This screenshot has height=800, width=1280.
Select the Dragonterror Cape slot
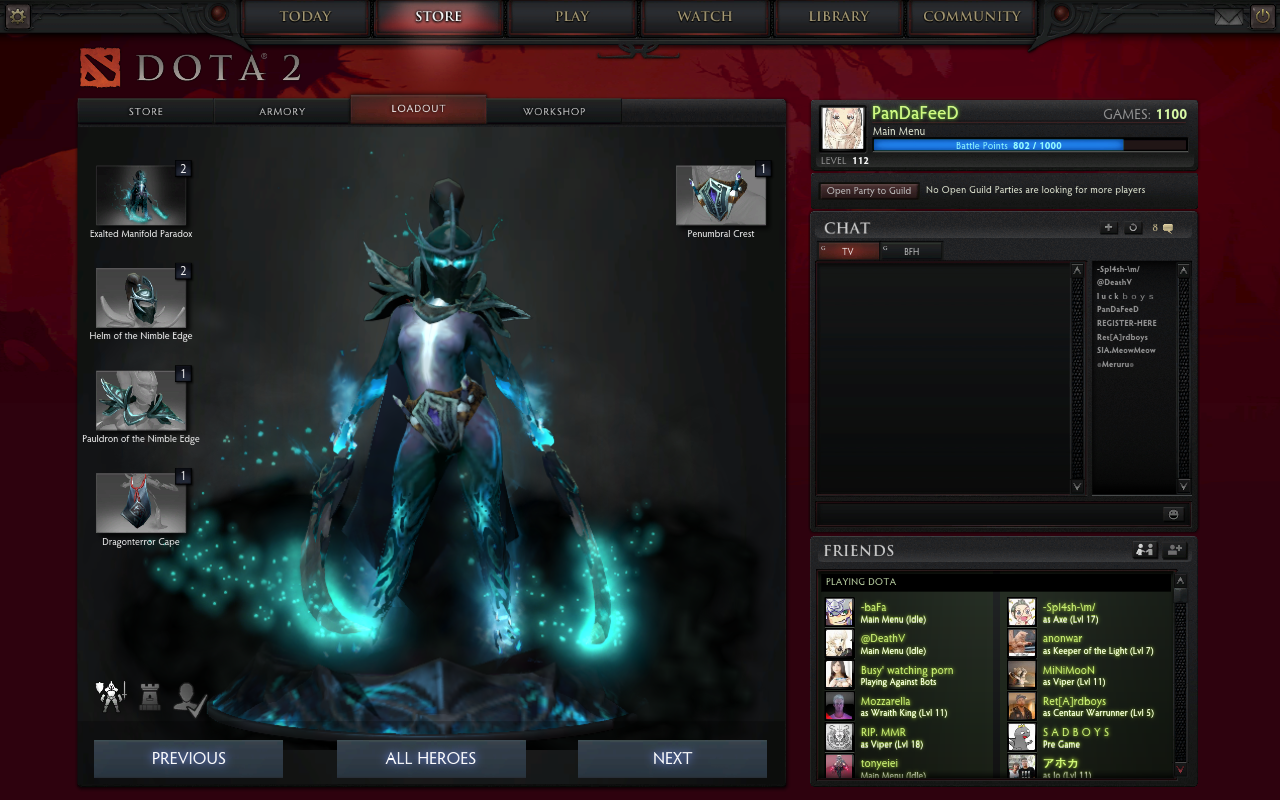[141, 503]
